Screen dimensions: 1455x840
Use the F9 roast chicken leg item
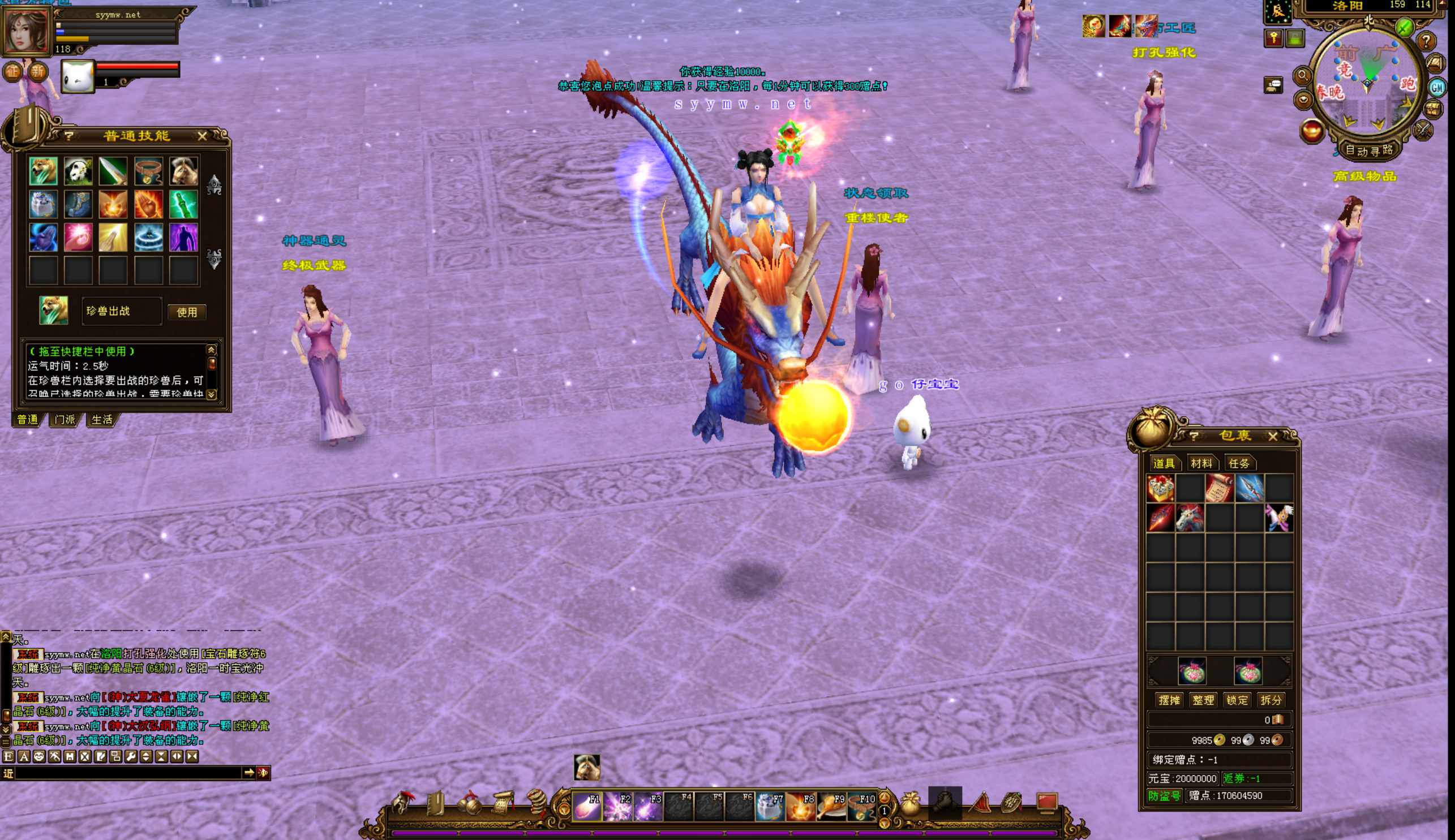[x=832, y=807]
